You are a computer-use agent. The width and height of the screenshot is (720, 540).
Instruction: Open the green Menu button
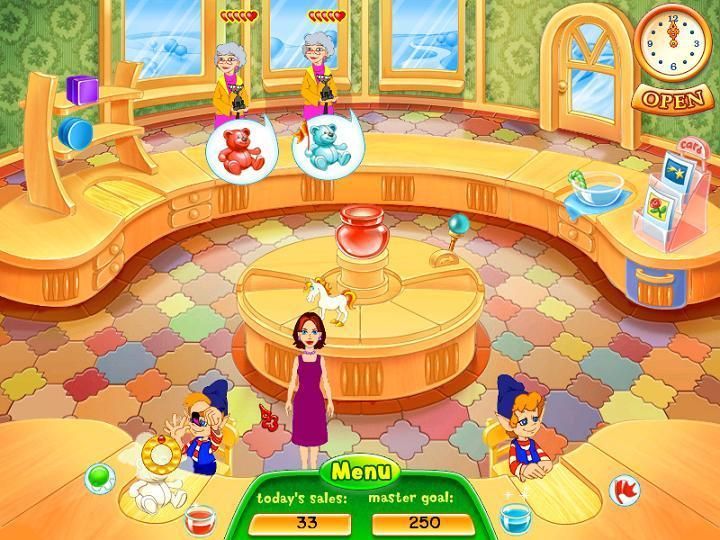pyautogui.click(x=360, y=471)
